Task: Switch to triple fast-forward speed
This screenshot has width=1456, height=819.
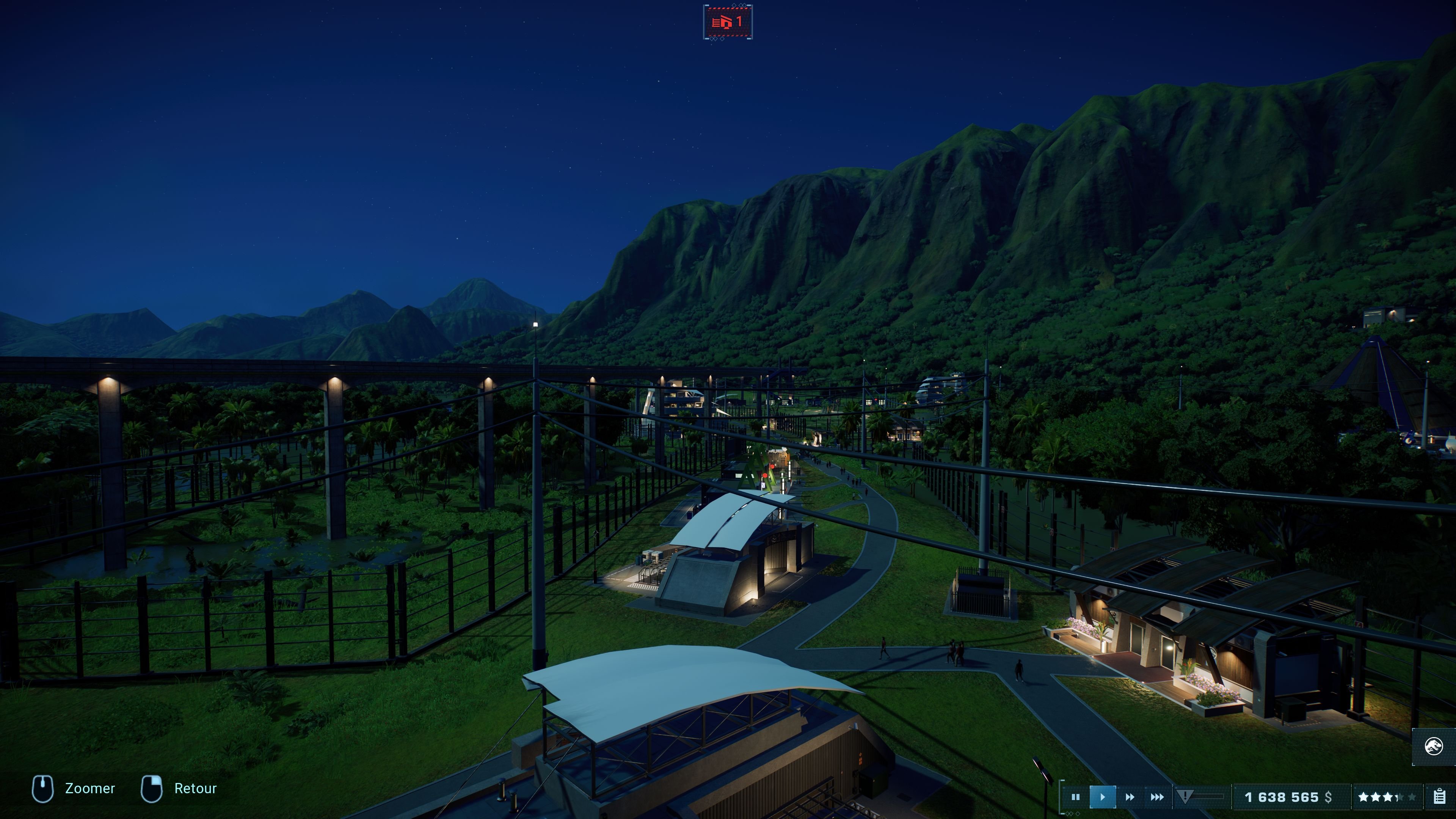Action: pos(1157,797)
